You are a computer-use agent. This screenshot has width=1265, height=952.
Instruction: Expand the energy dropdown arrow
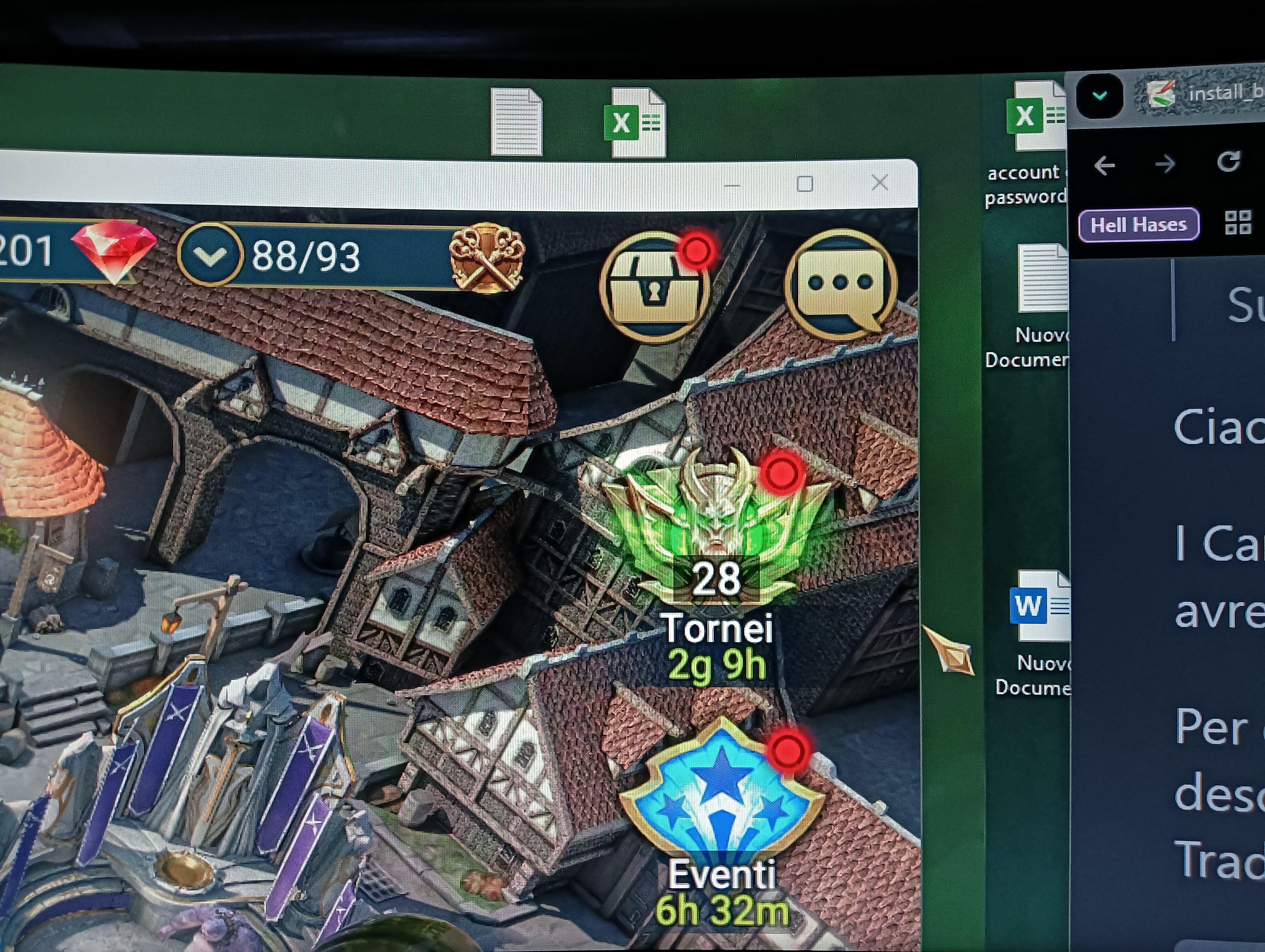pos(209,255)
